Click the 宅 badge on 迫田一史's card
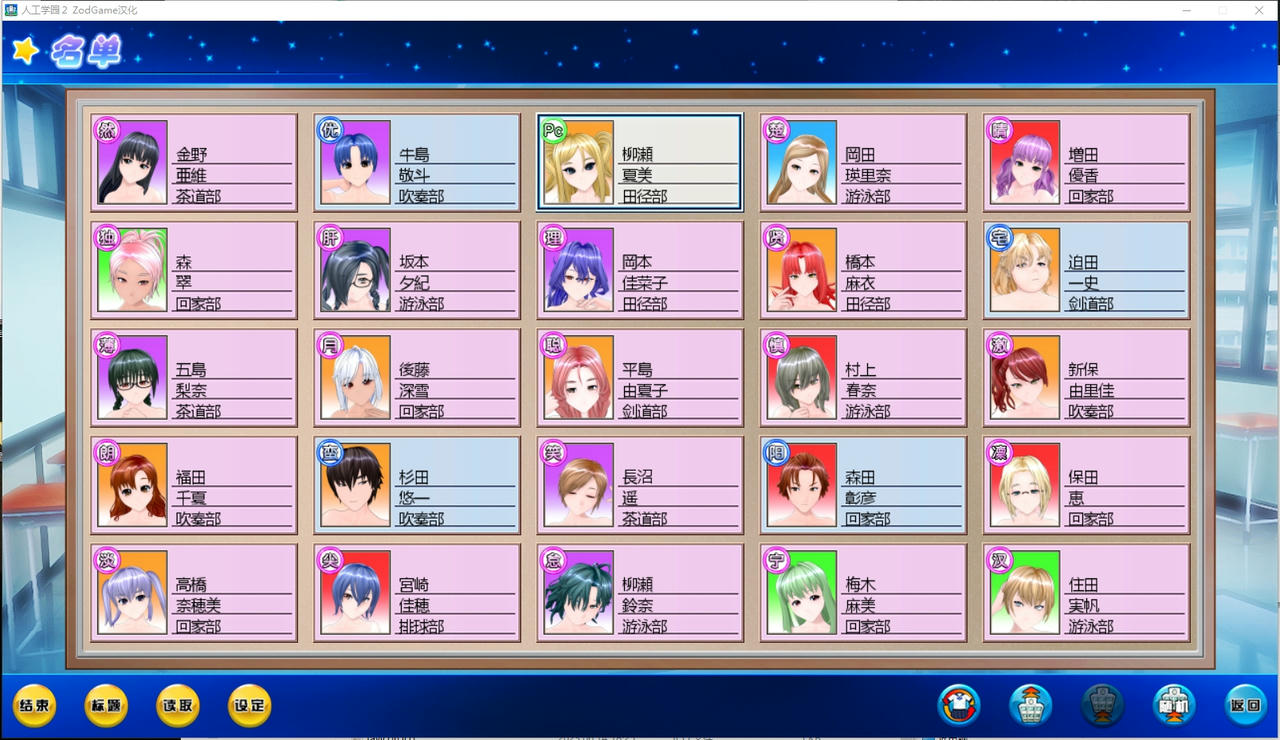 point(998,238)
